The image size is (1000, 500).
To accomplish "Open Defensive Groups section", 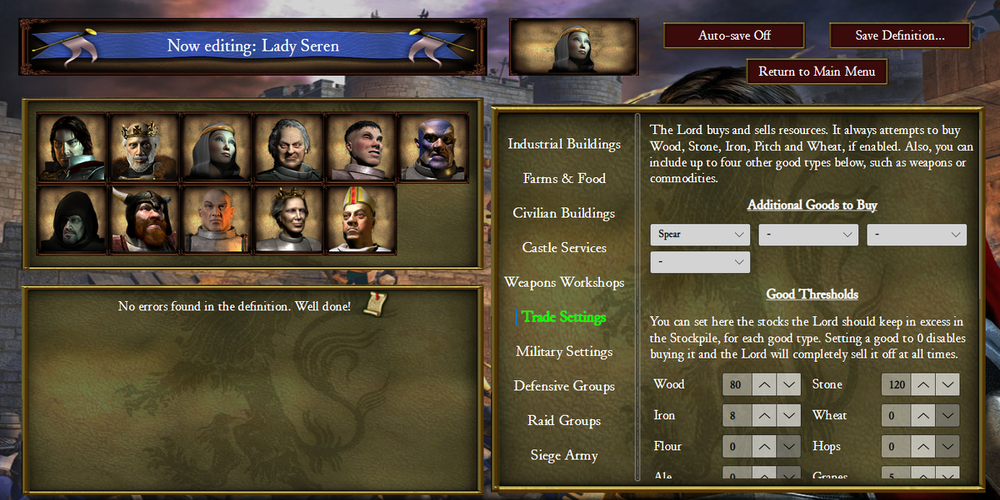I will pyautogui.click(x=564, y=386).
